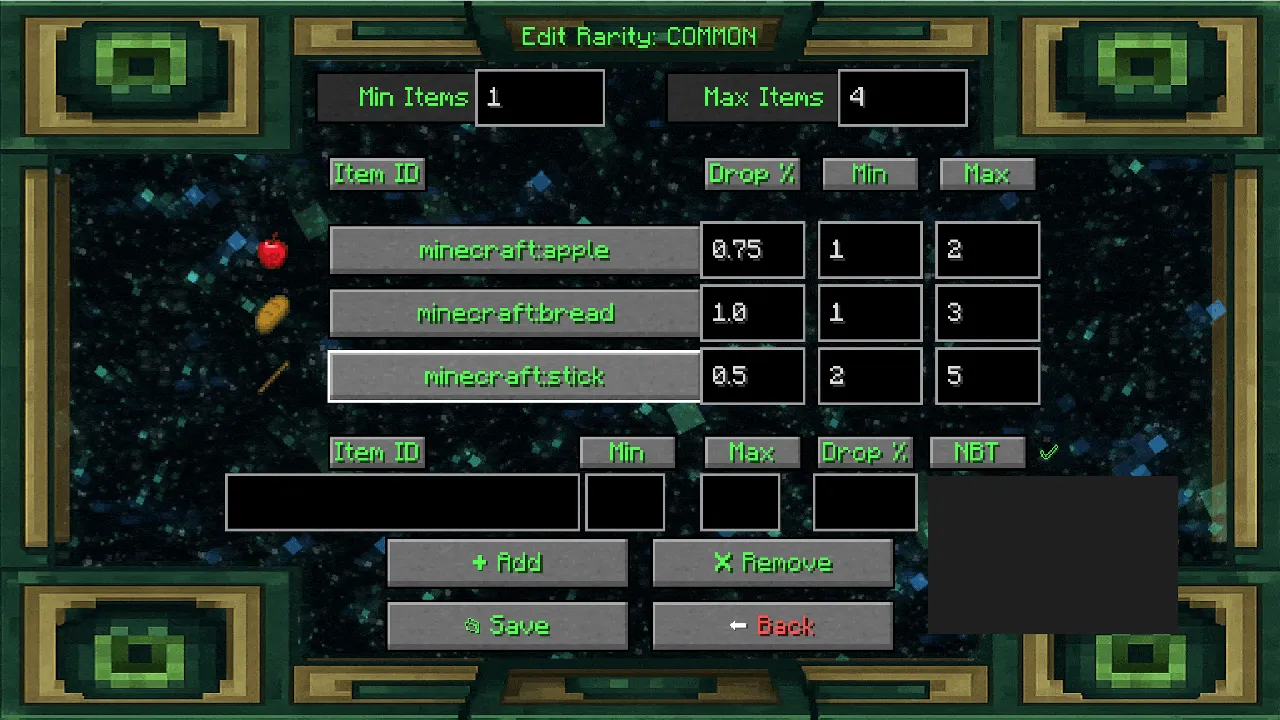
Task: Select the minecraft:stick item button
Action: pyautogui.click(x=514, y=376)
